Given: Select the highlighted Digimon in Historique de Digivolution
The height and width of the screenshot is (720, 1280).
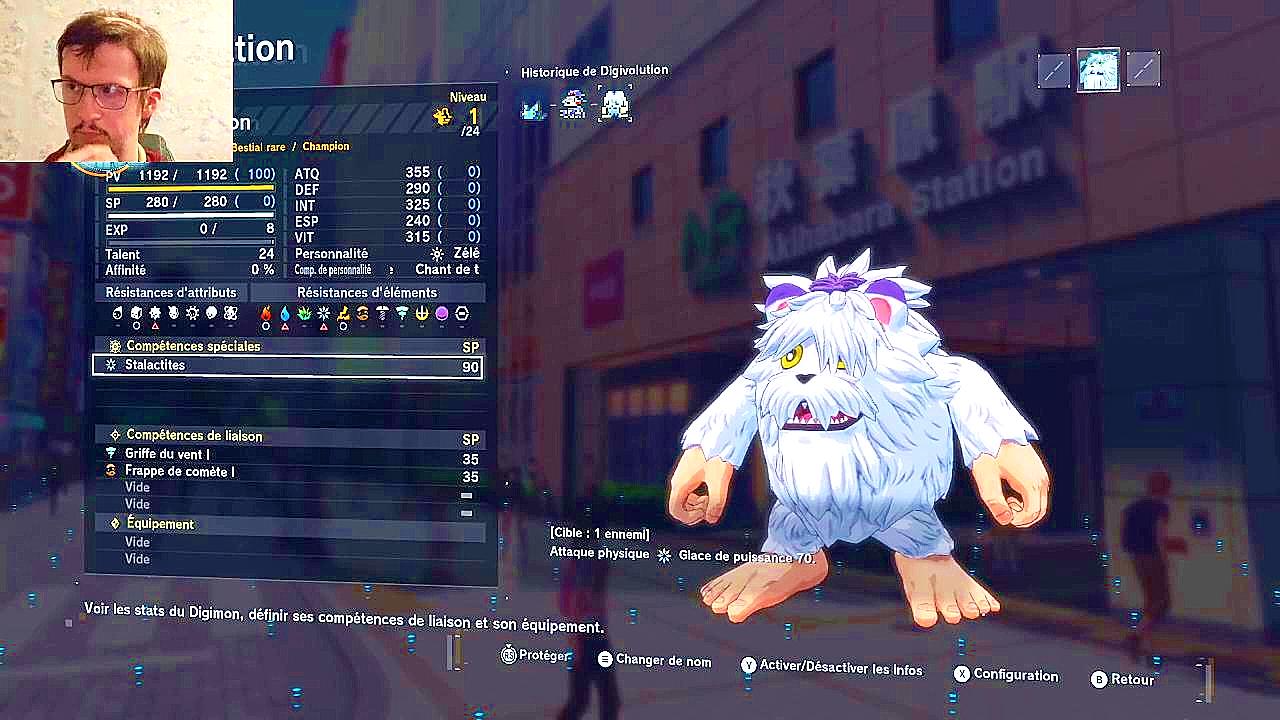Looking at the screenshot, I should click(x=614, y=104).
